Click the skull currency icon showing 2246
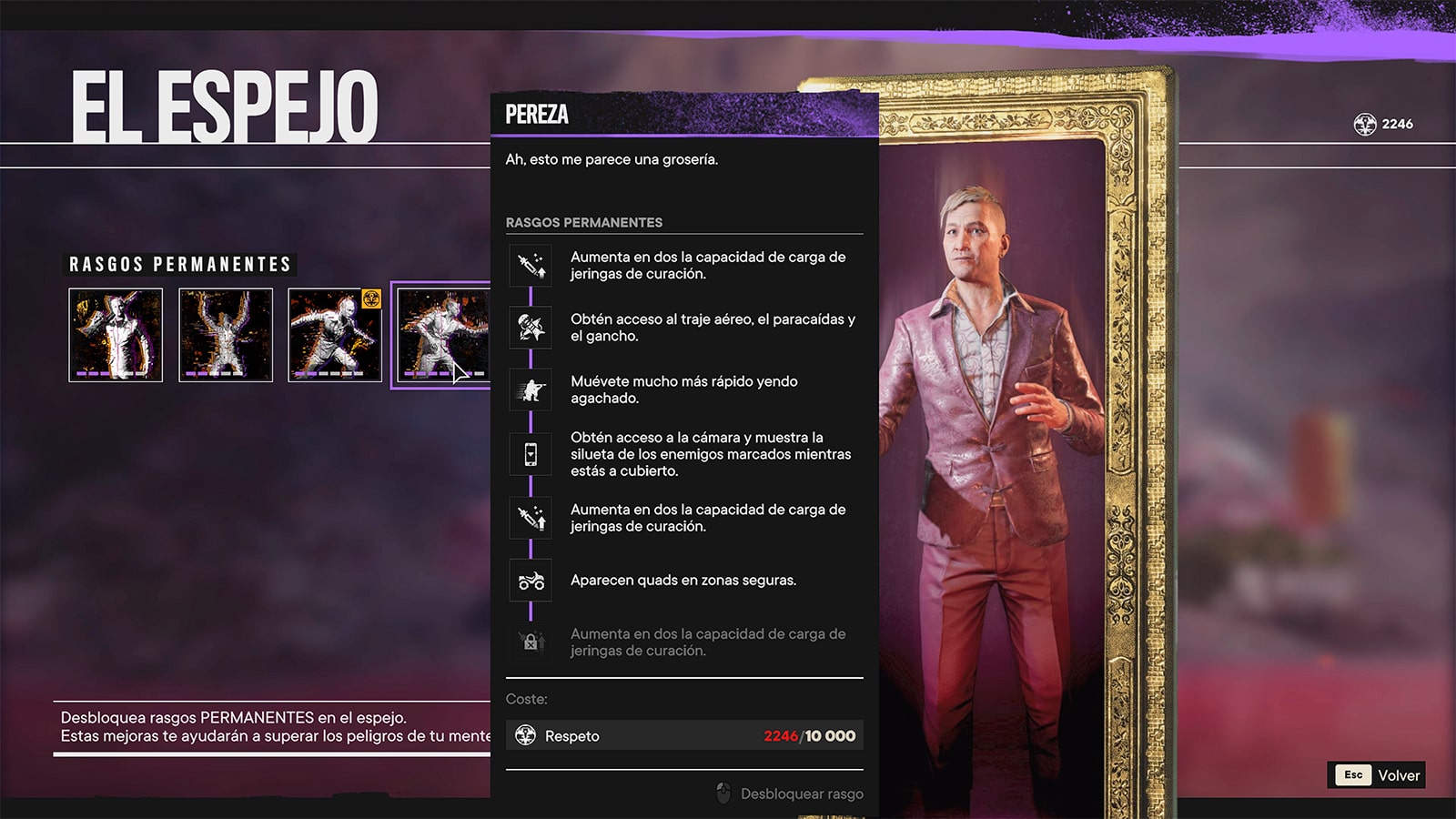 point(1363,123)
